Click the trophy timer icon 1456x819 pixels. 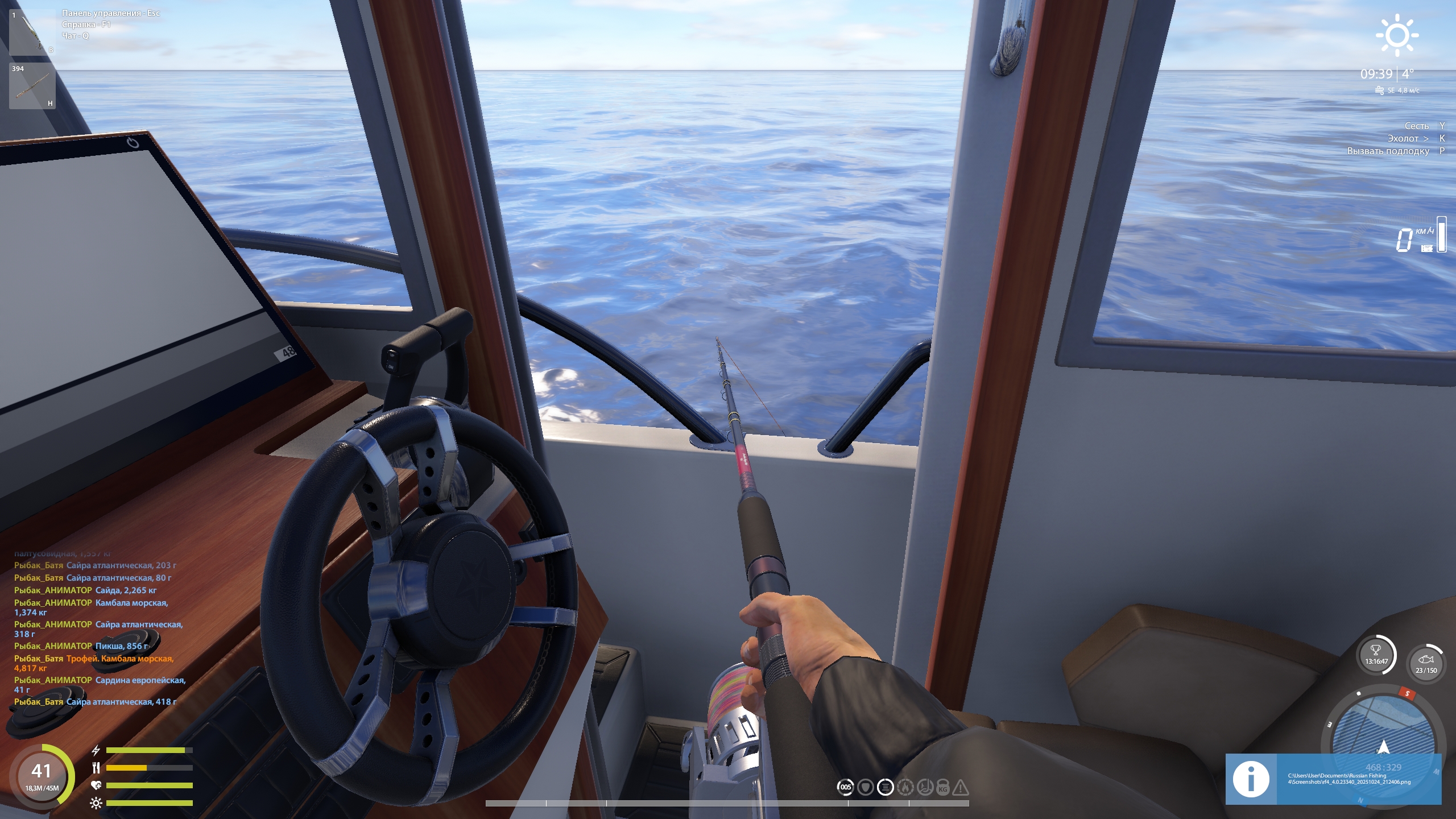click(x=1376, y=655)
